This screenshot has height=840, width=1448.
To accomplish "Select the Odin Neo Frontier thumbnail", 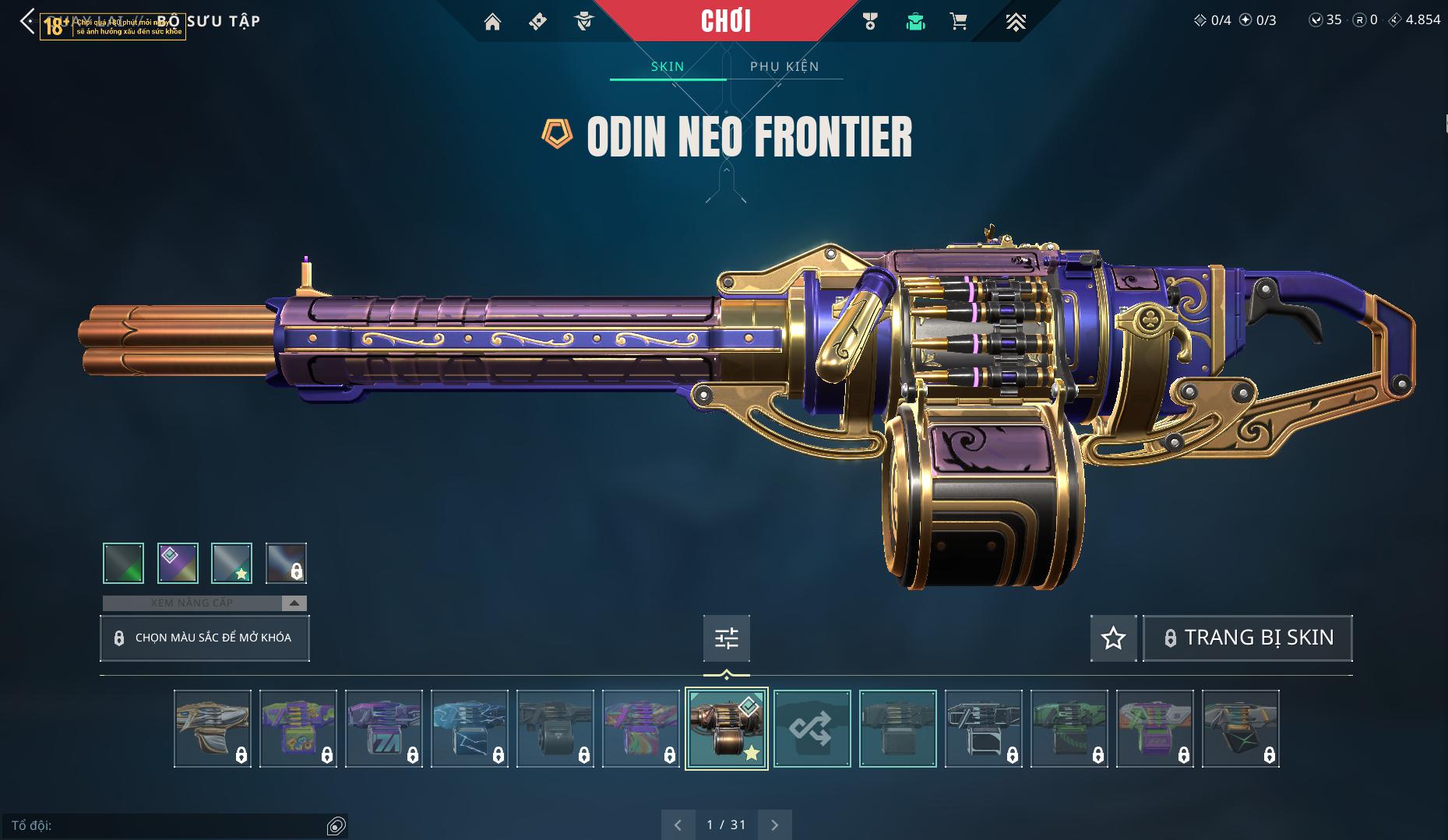I will tap(726, 729).
